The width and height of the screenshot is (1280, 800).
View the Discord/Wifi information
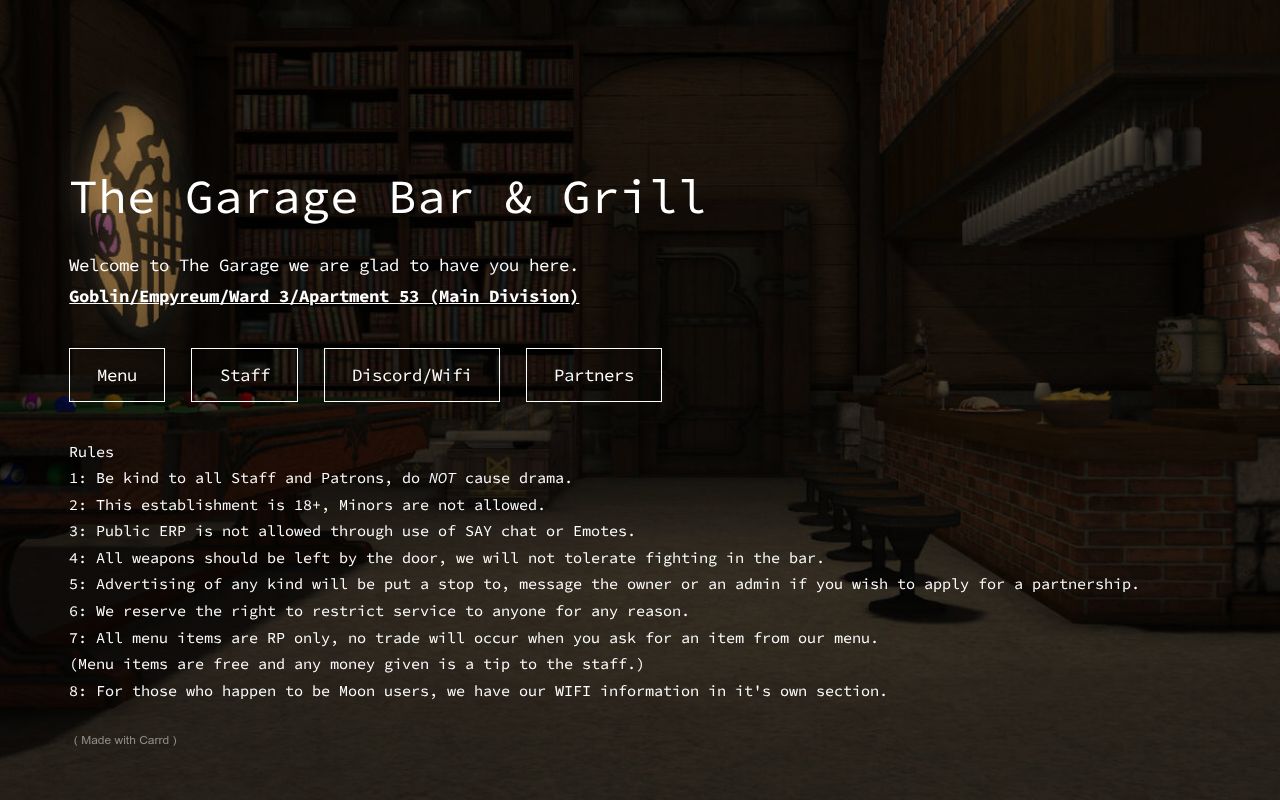click(x=411, y=375)
